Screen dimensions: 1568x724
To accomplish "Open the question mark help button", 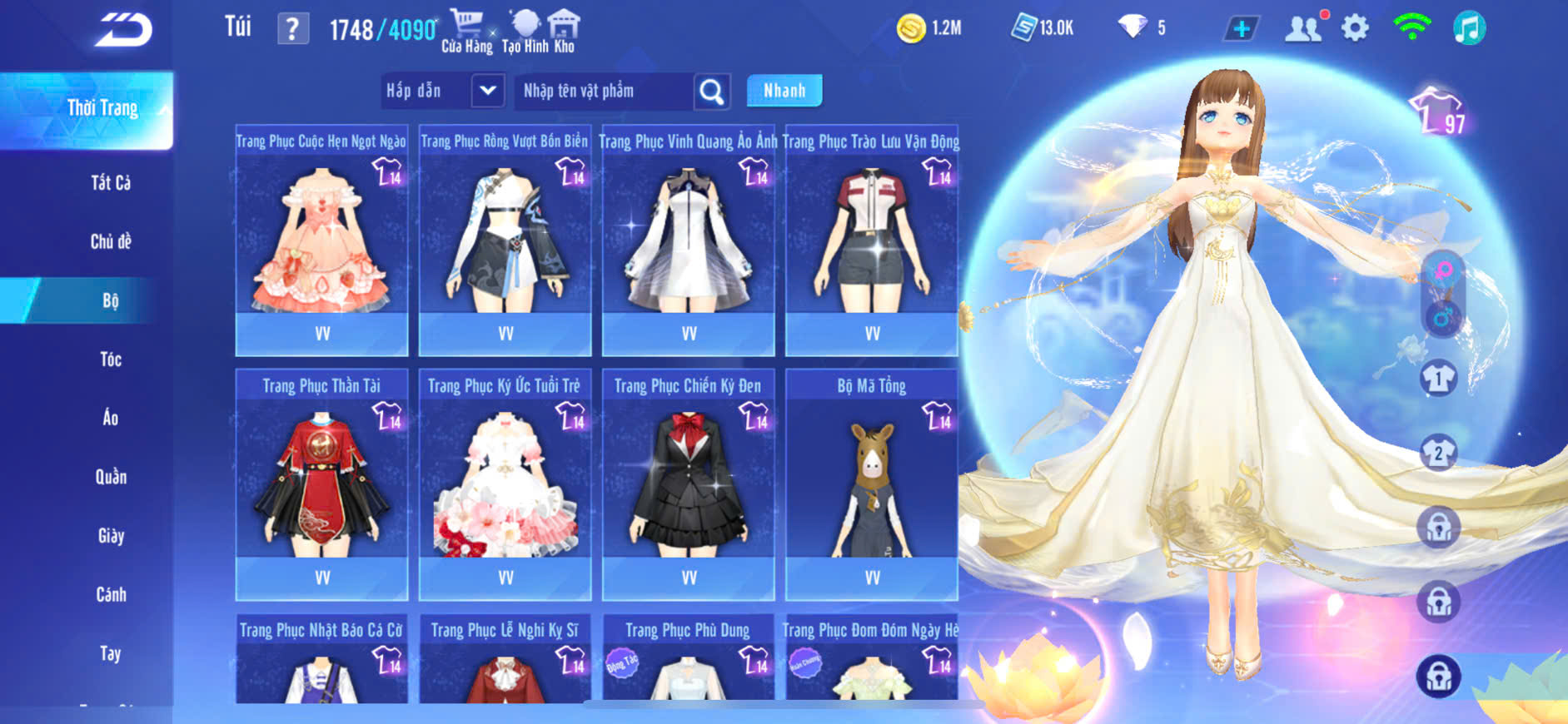I will coord(292,30).
